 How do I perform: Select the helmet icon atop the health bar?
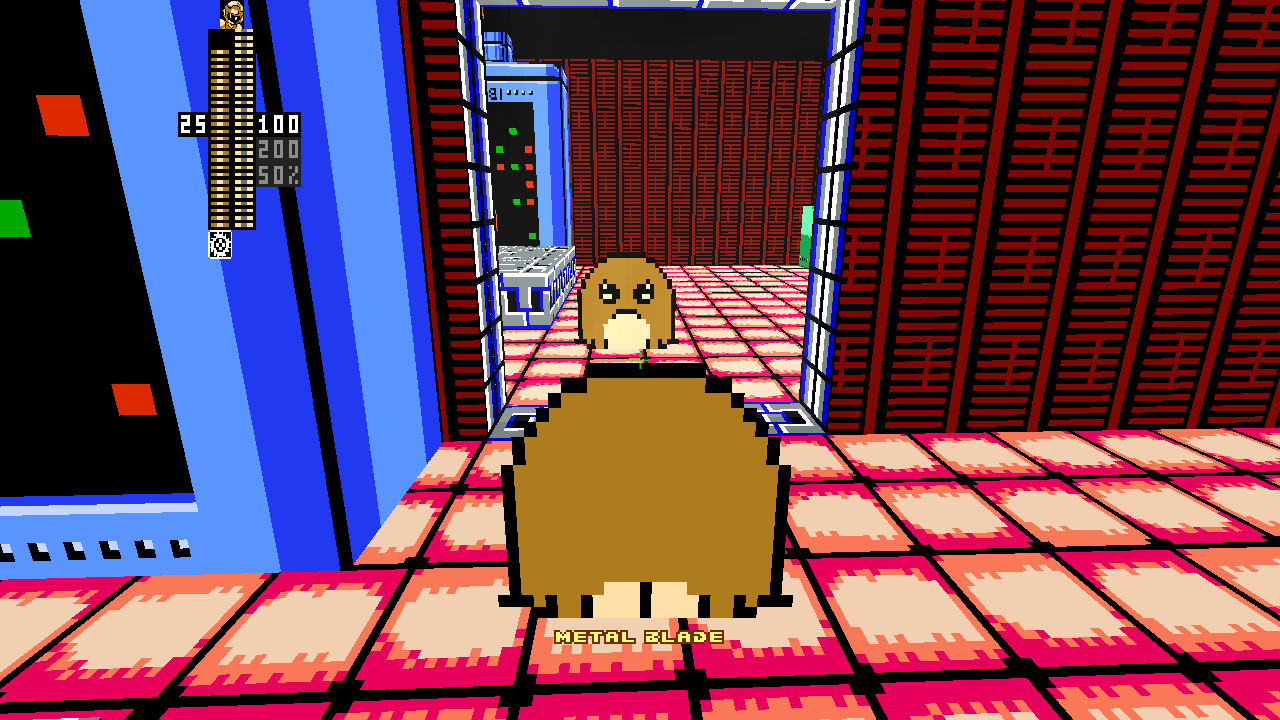point(230,14)
